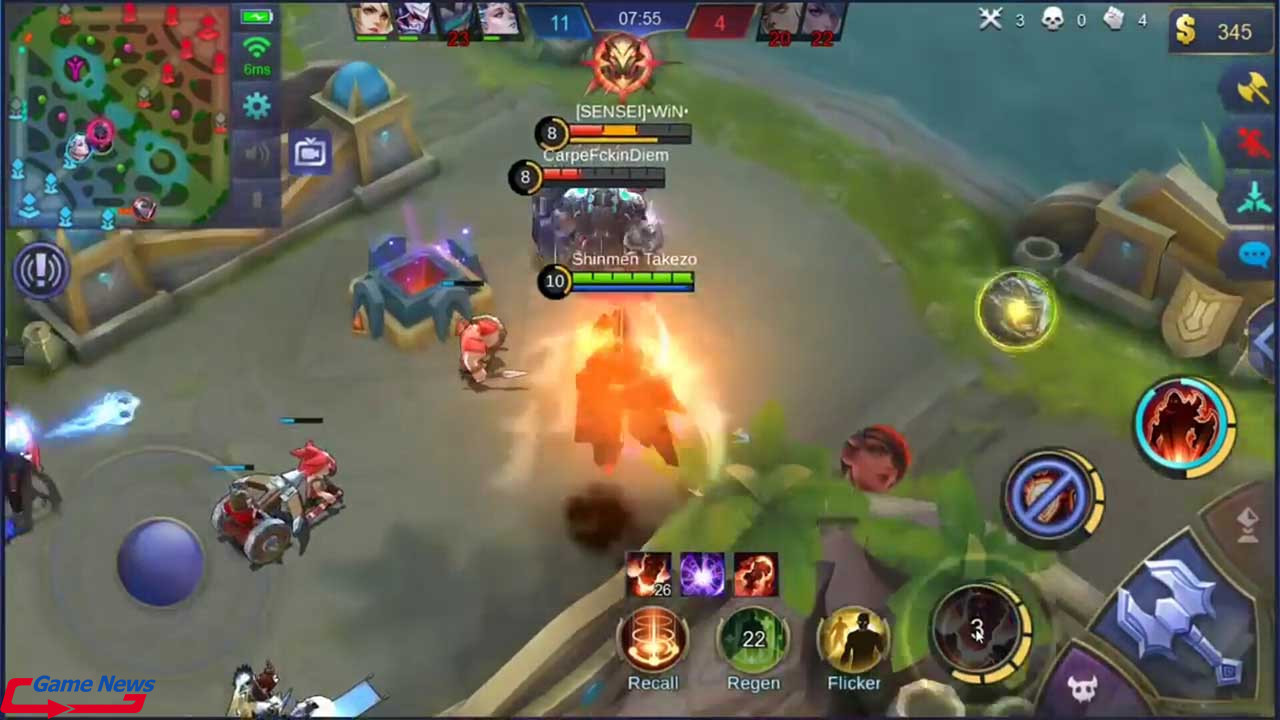The height and width of the screenshot is (720, 1280).
Task: Activate the Regen ability
Action: (753, 639)
